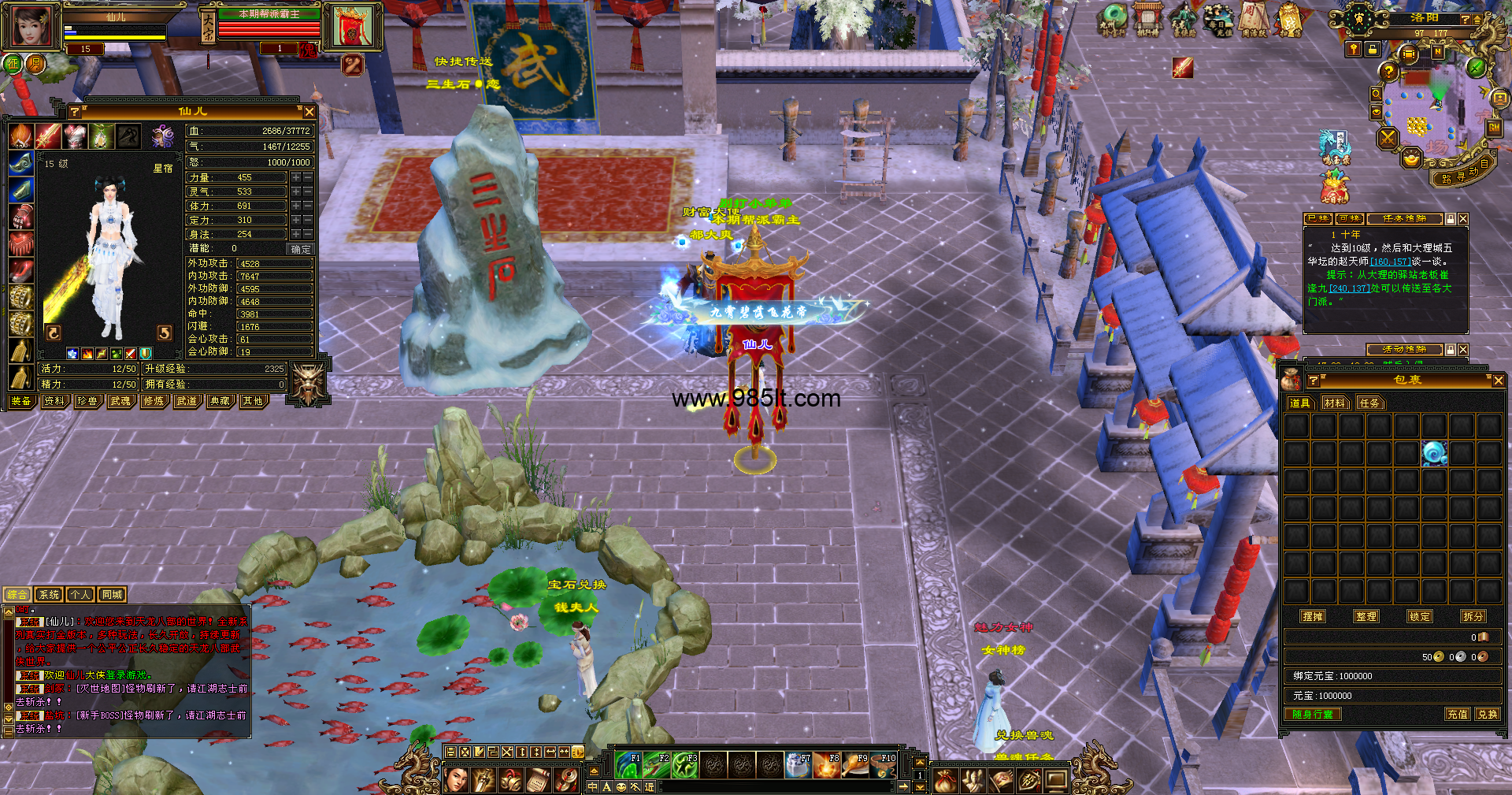Viewport: 1512px width, 795px height.
Task: Use the F9 roast meat item
Action: 854,765
